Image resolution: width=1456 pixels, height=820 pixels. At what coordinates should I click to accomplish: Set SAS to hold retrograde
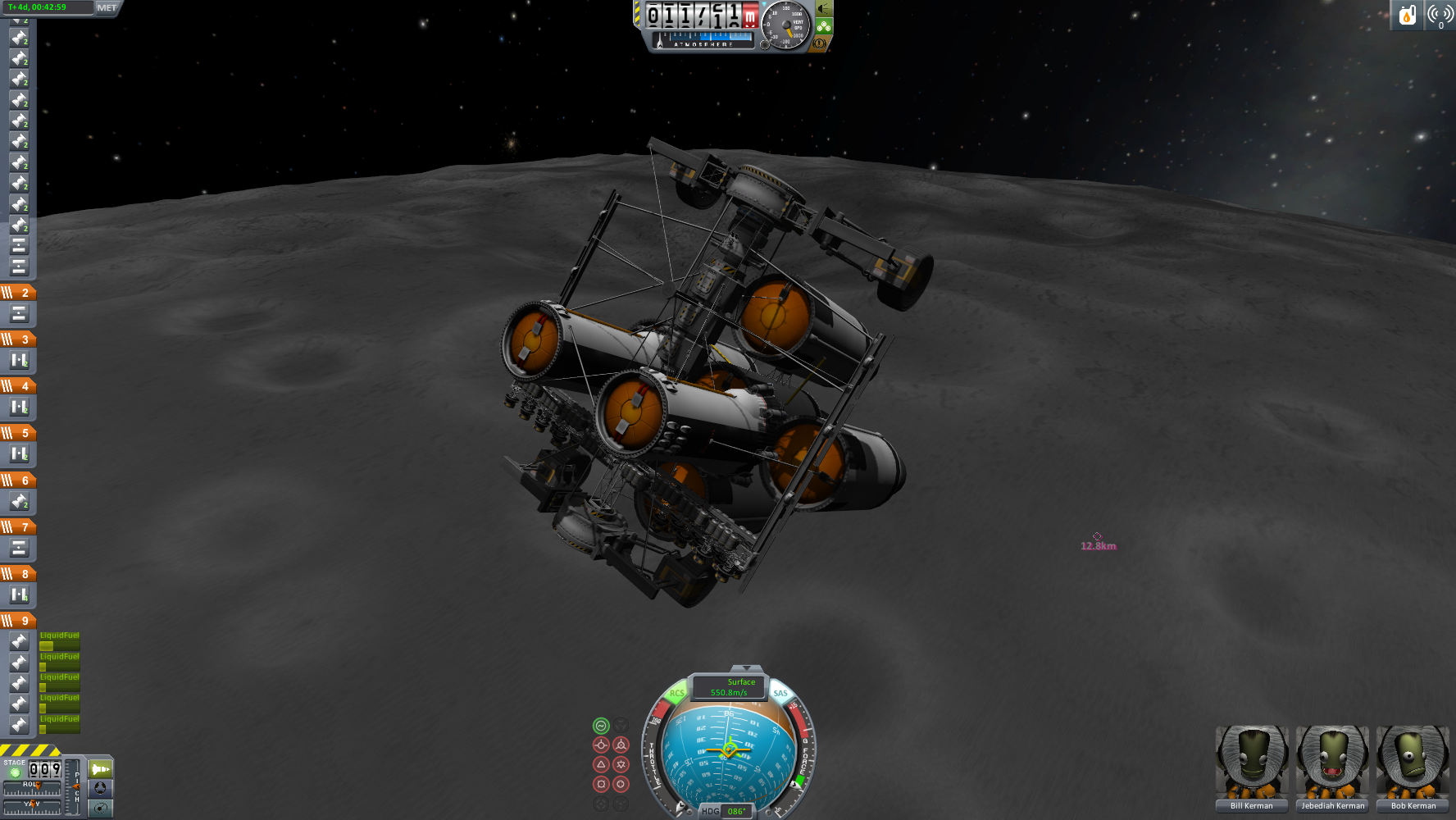621,745
